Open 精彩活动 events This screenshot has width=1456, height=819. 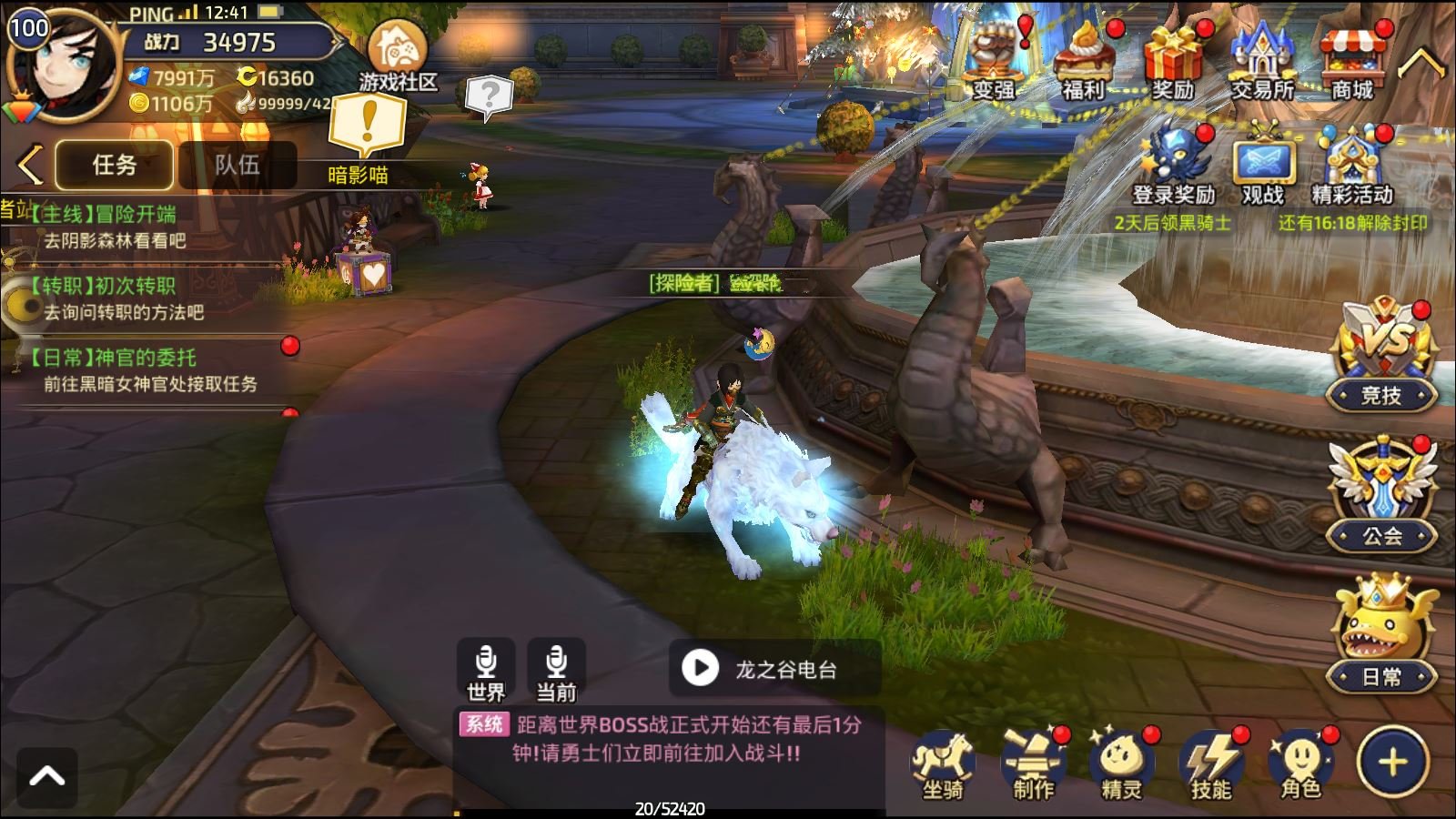click(1352, 167)
